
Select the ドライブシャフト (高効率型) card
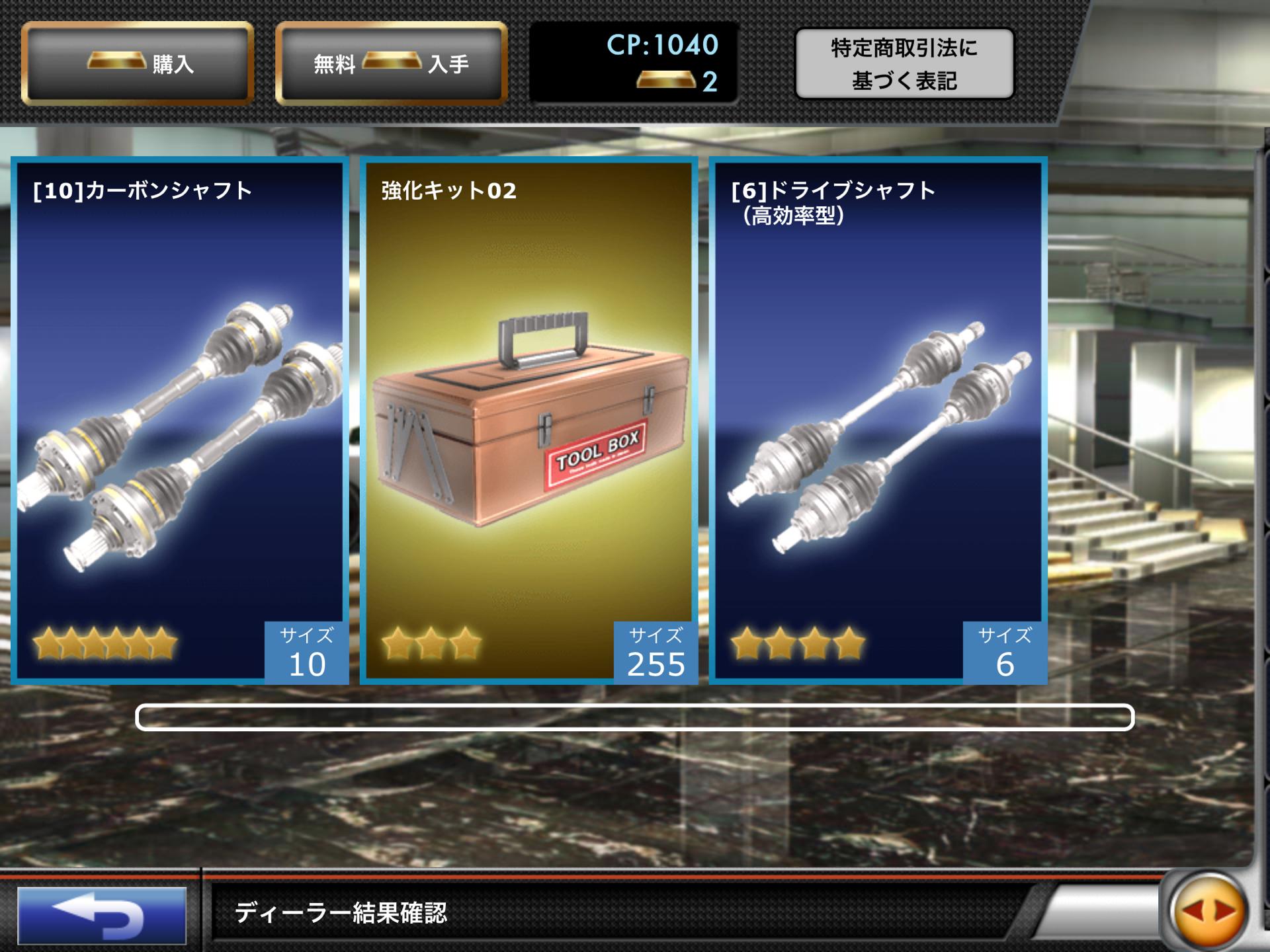pos(878,420)
